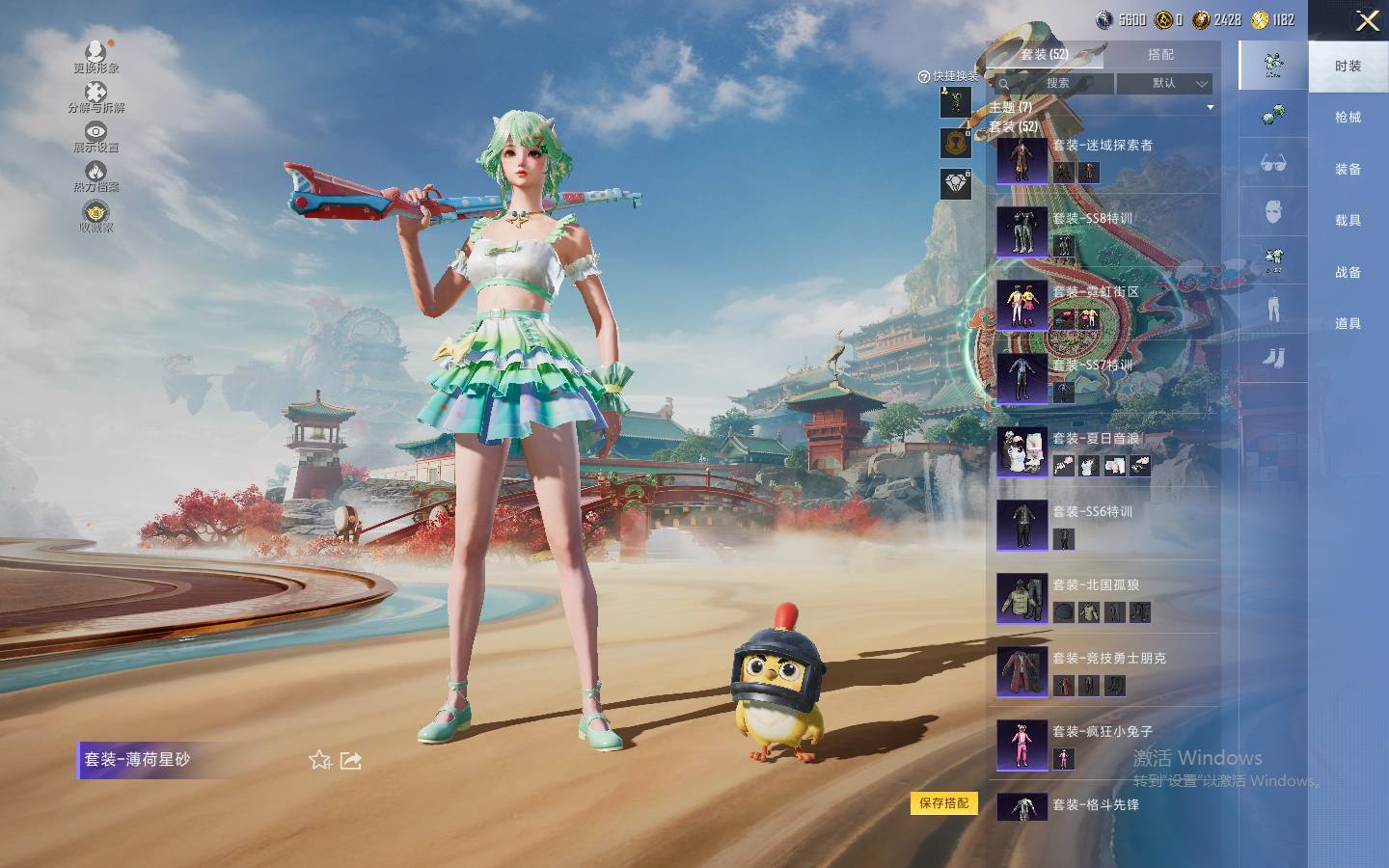Open 分解与拆解 dismantle menu
The image size is (1389, 868).
coord(95,97)
